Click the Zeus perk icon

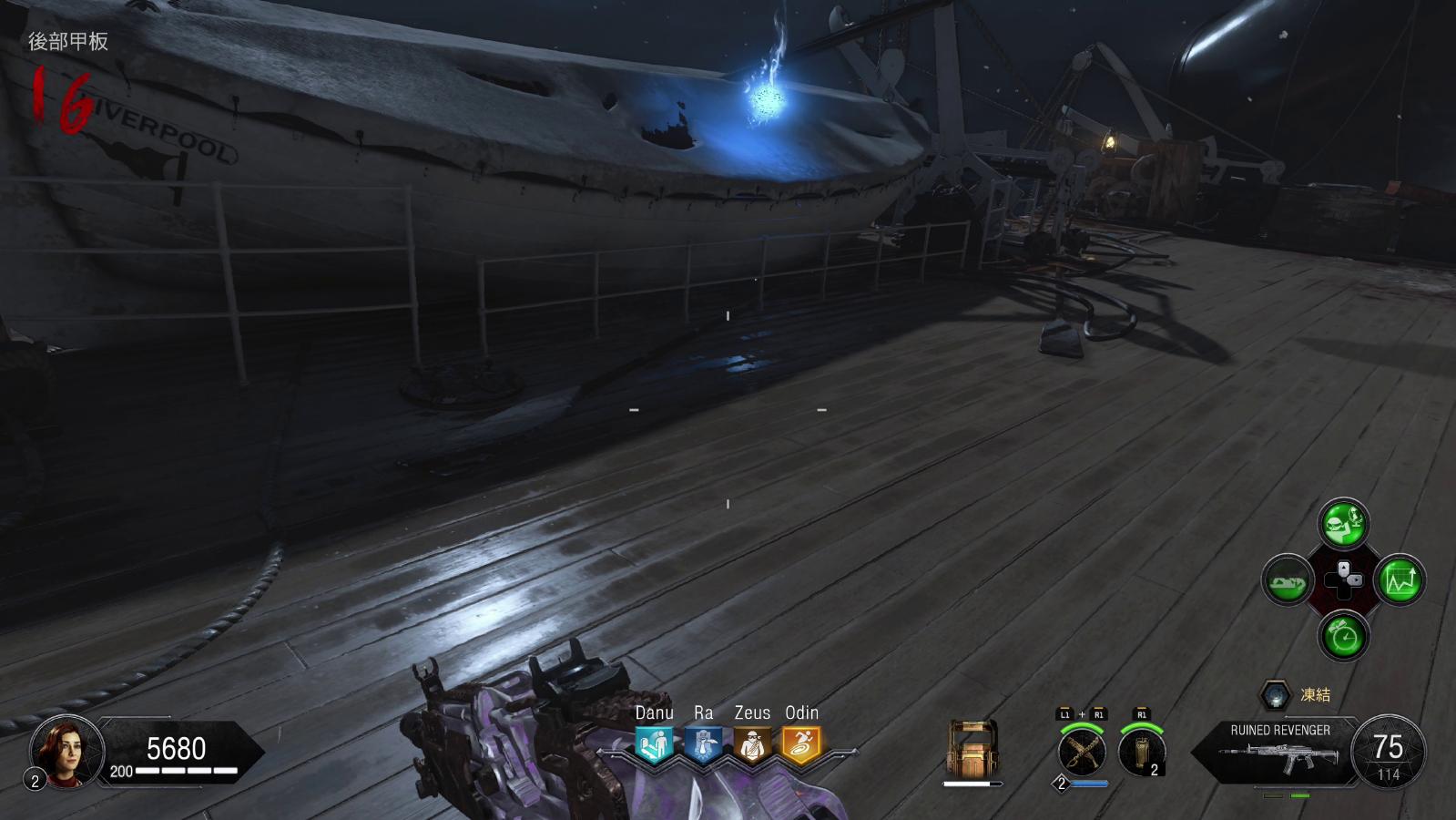coord(752,745)
